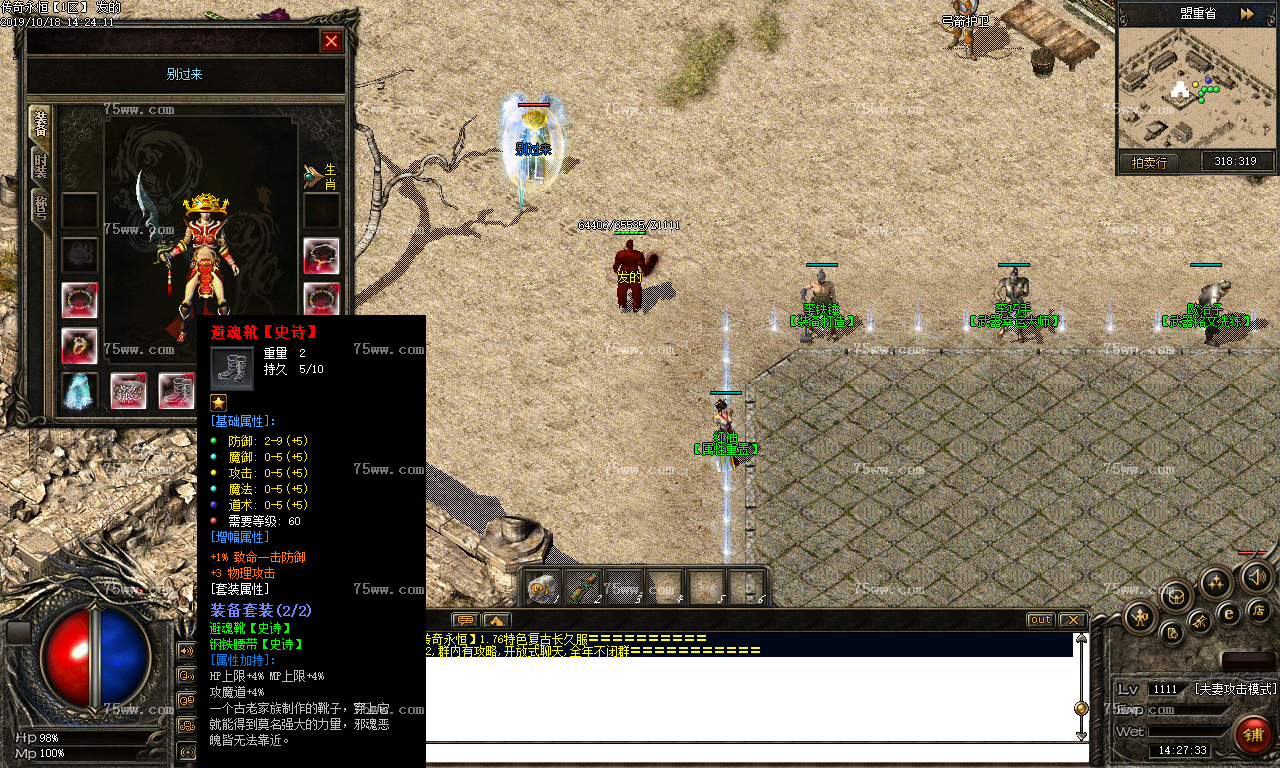Use the scroll item in hotbar slot 1
This screenshot has height=768, width=1280.
click(543, 588)
